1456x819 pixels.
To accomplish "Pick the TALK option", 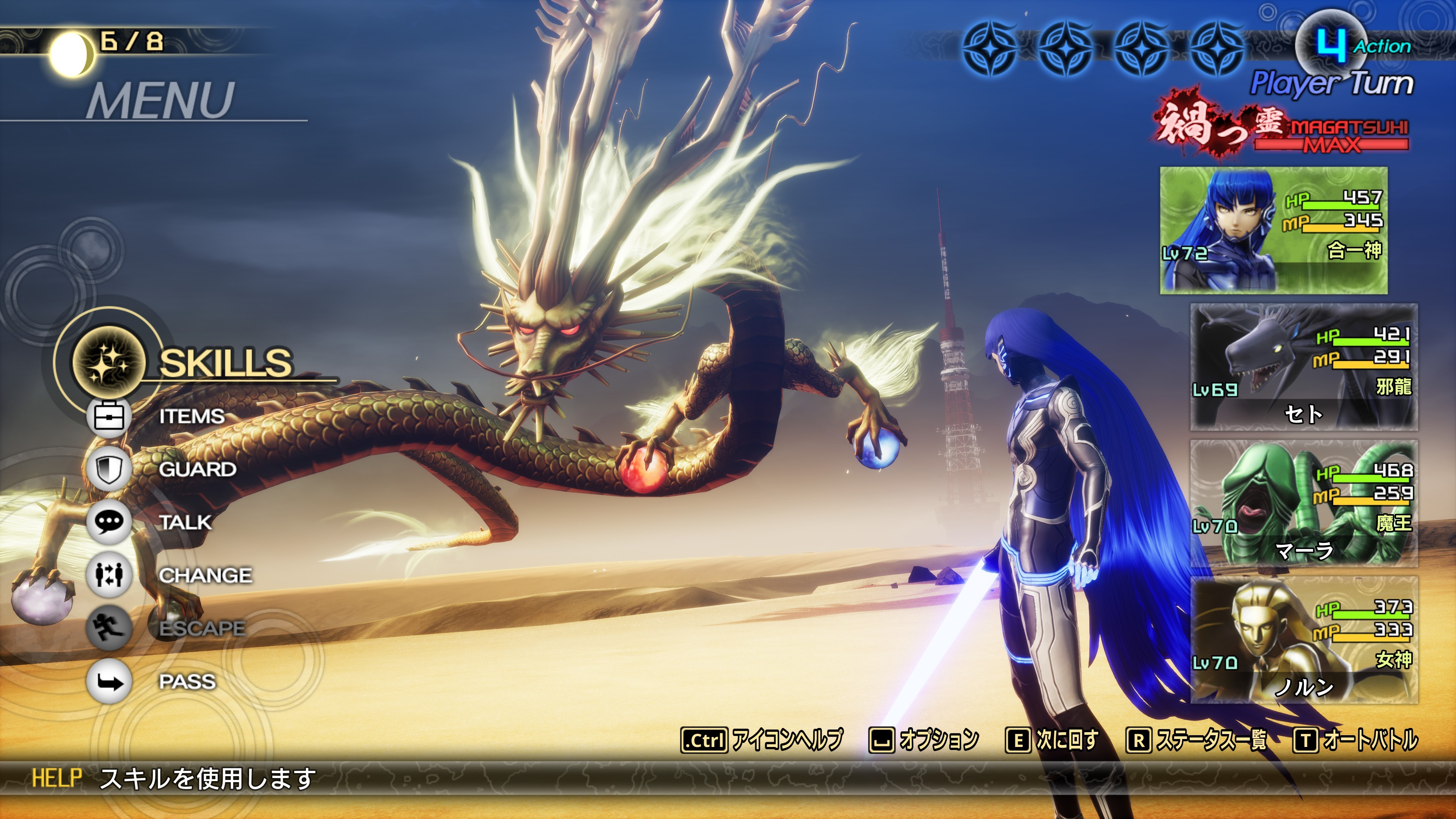I will (x=185, y=522).
